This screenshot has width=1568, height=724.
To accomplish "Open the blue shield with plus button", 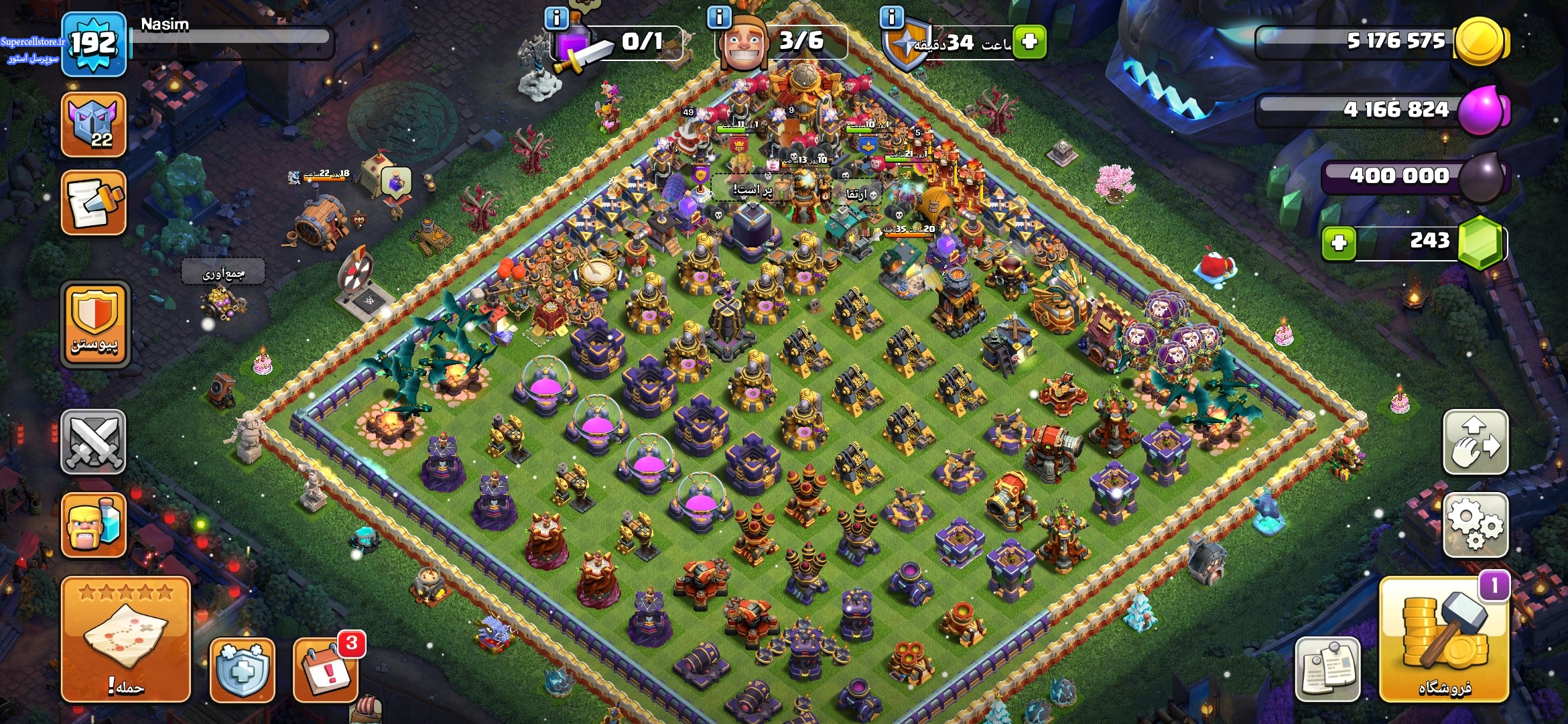I will 243,670.
